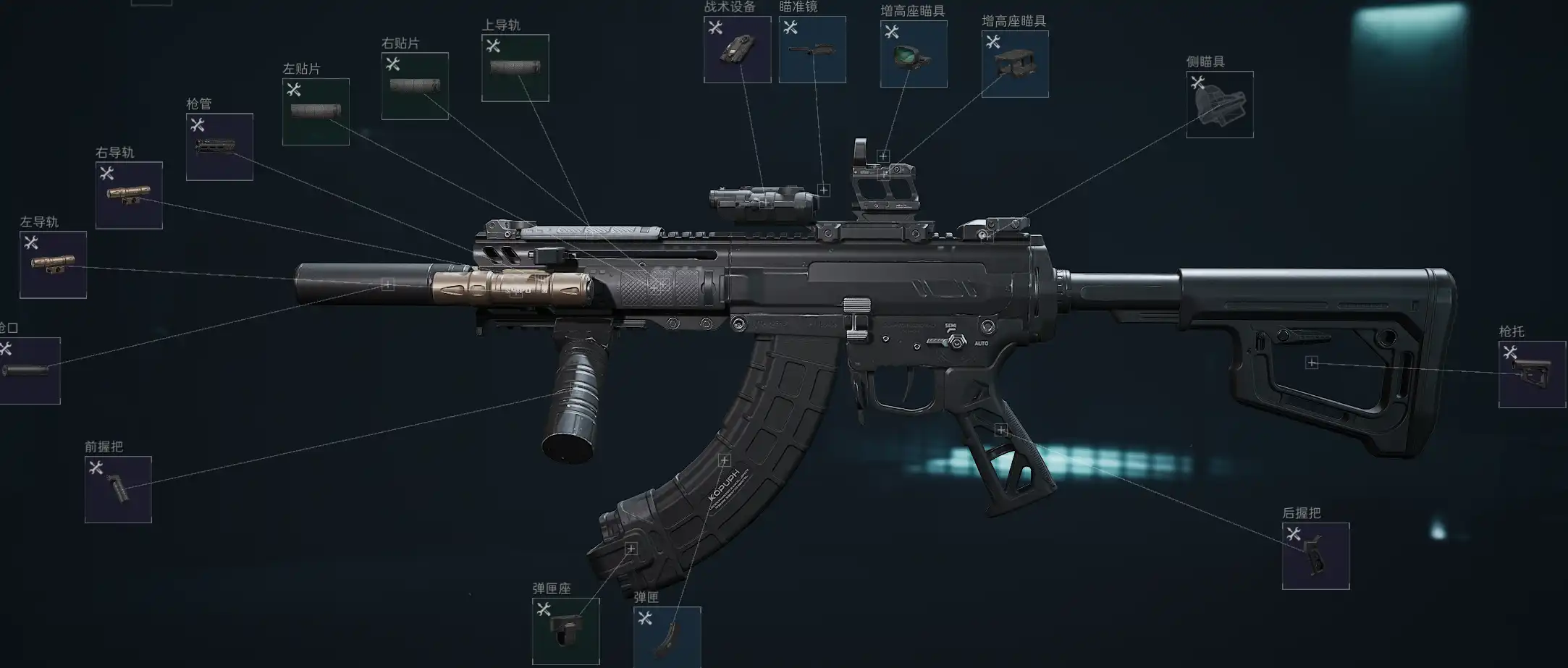1568x668 pixels.
Task: Select the 右导轨 right rail slot
Action: click(129, 195)
